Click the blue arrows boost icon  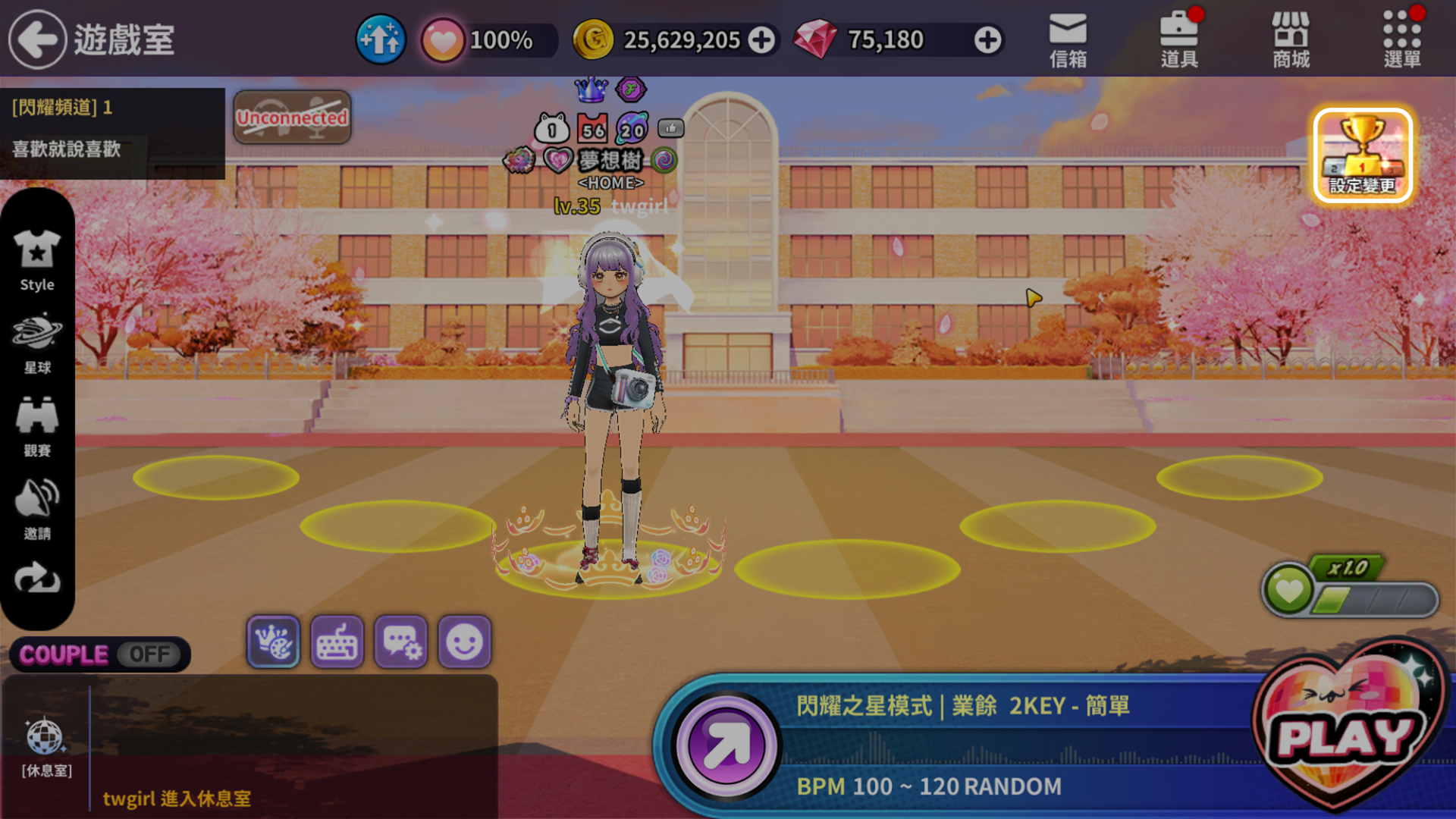(x=381, y=39)
